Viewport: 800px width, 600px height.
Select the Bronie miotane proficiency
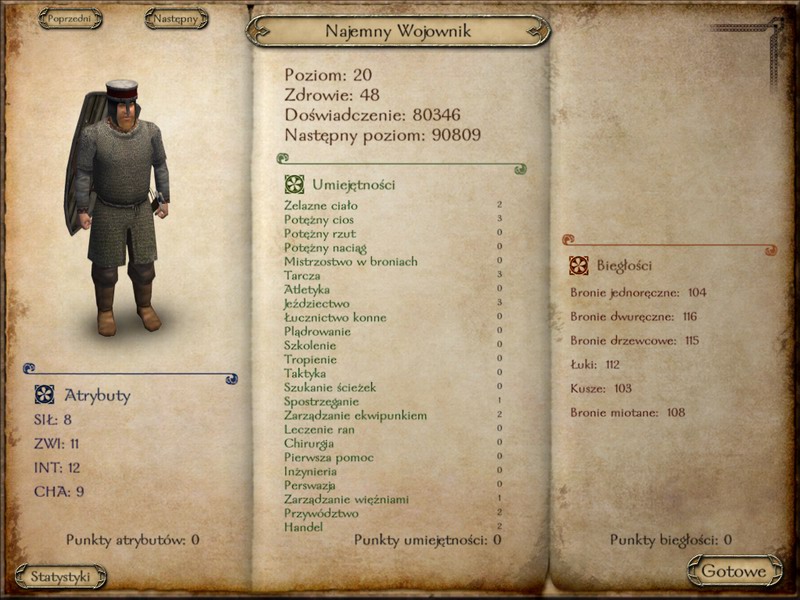pos(627,413)
